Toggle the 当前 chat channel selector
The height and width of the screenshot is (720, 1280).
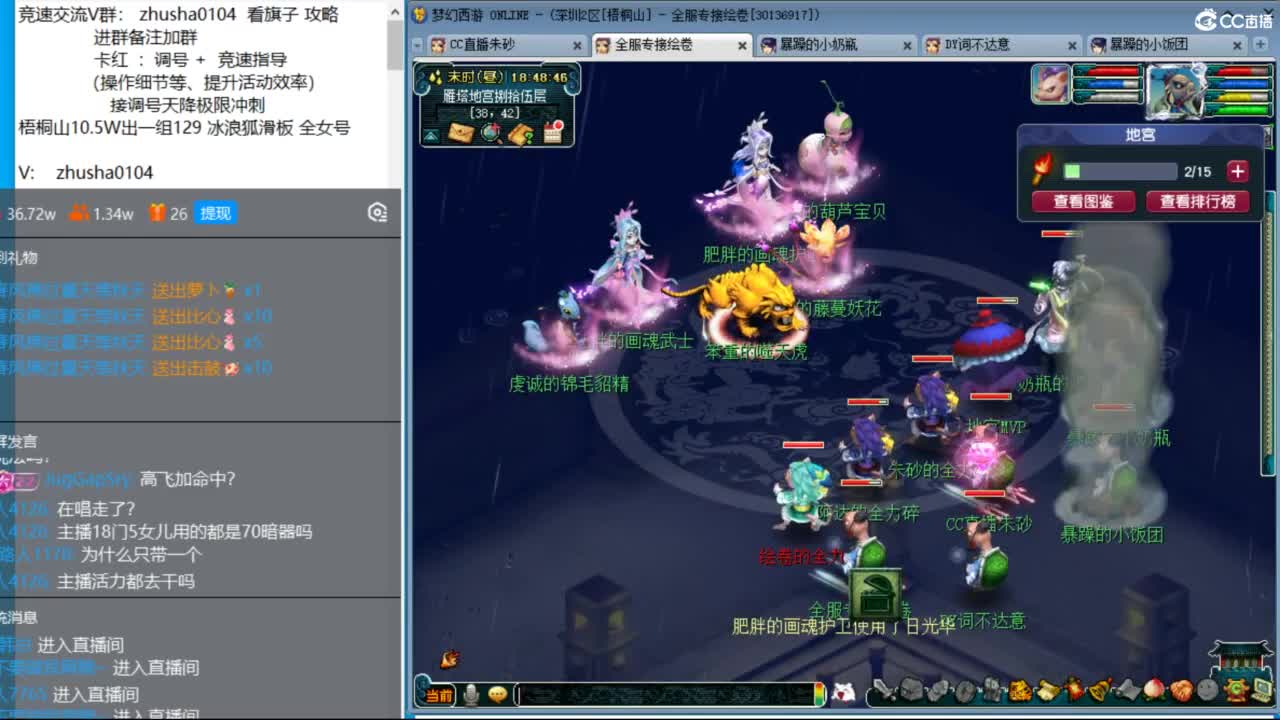(440, 694)
